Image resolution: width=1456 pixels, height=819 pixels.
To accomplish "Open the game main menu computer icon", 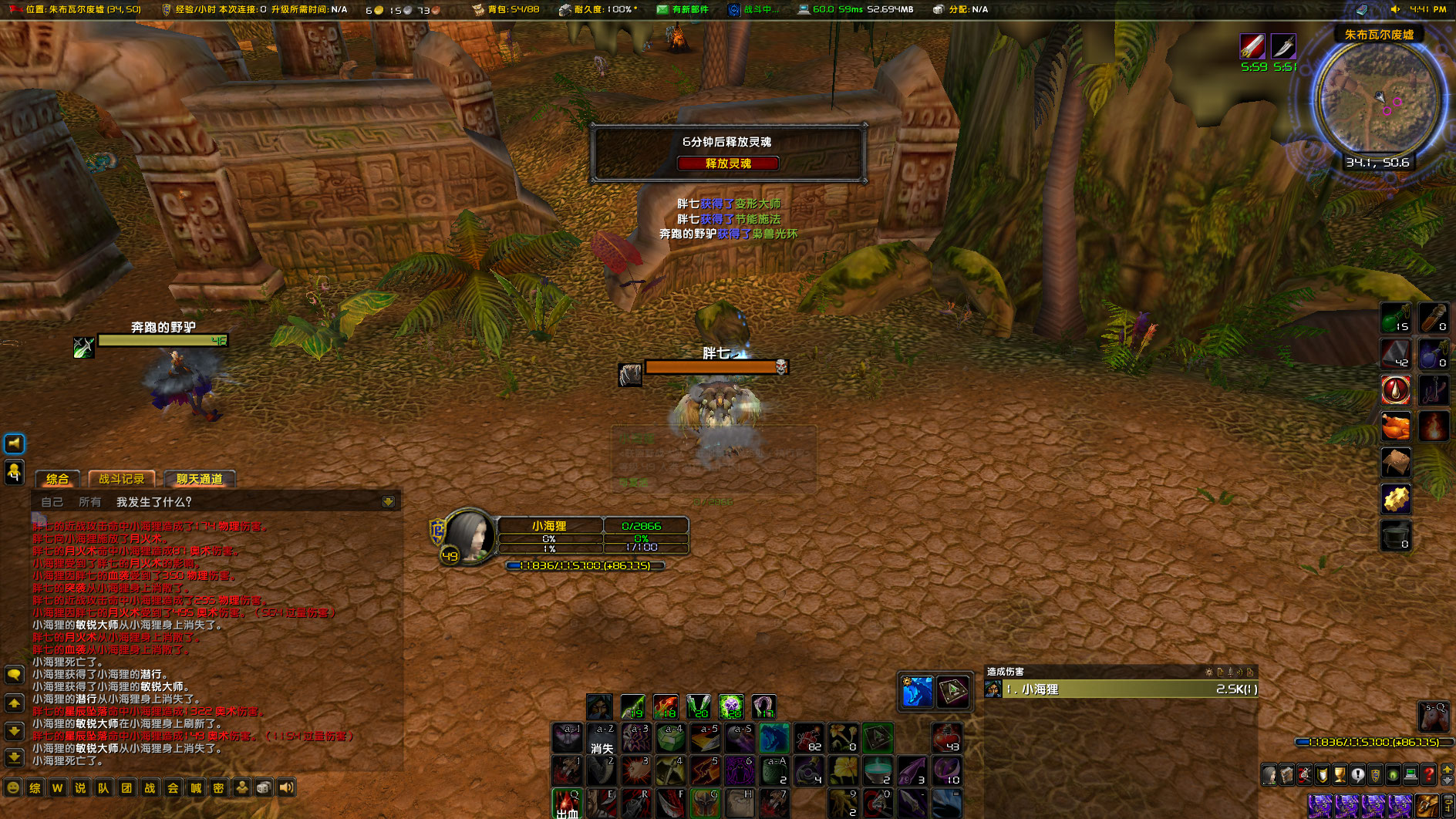I will click(1410, 774).
